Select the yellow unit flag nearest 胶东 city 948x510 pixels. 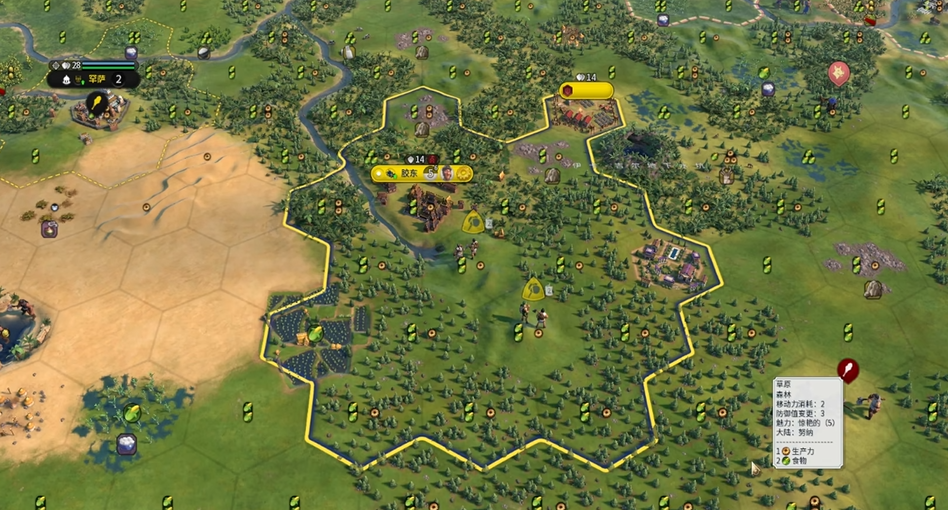473,221
